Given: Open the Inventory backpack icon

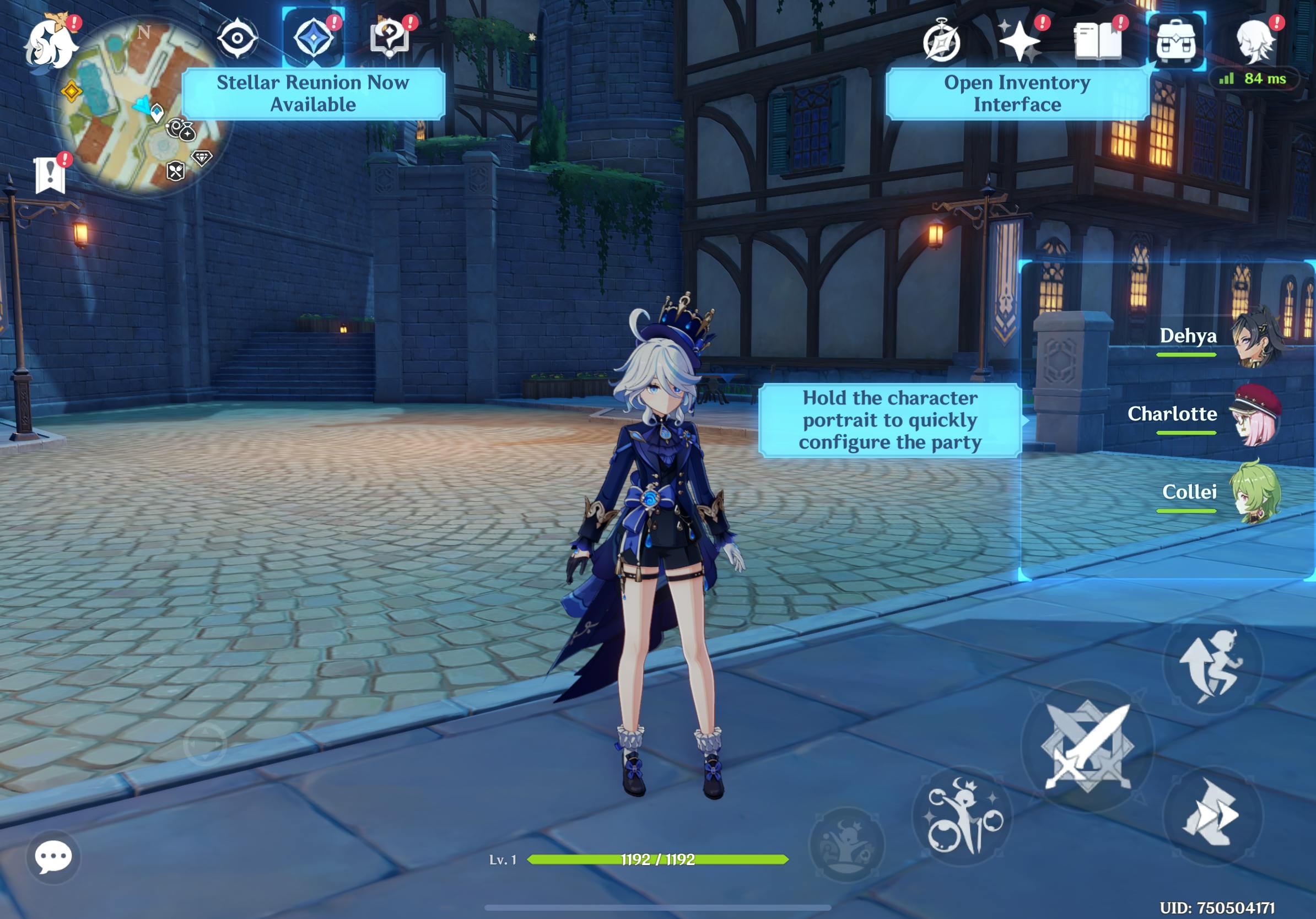Looking at the screenshot, I should pyautogui.click(x=1175, y=41).
